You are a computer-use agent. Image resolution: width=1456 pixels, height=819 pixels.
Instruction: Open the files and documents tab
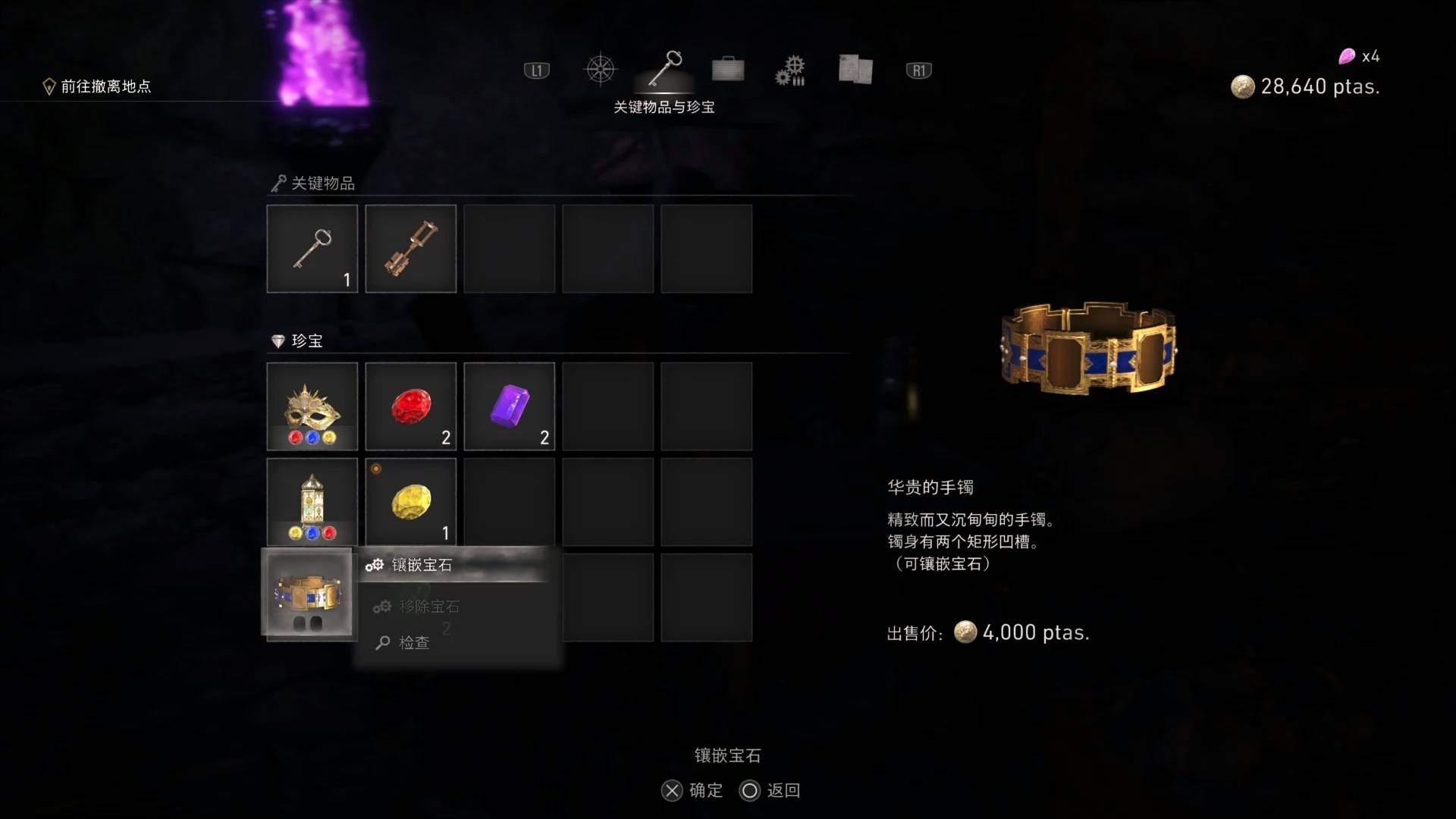(855, 70)
